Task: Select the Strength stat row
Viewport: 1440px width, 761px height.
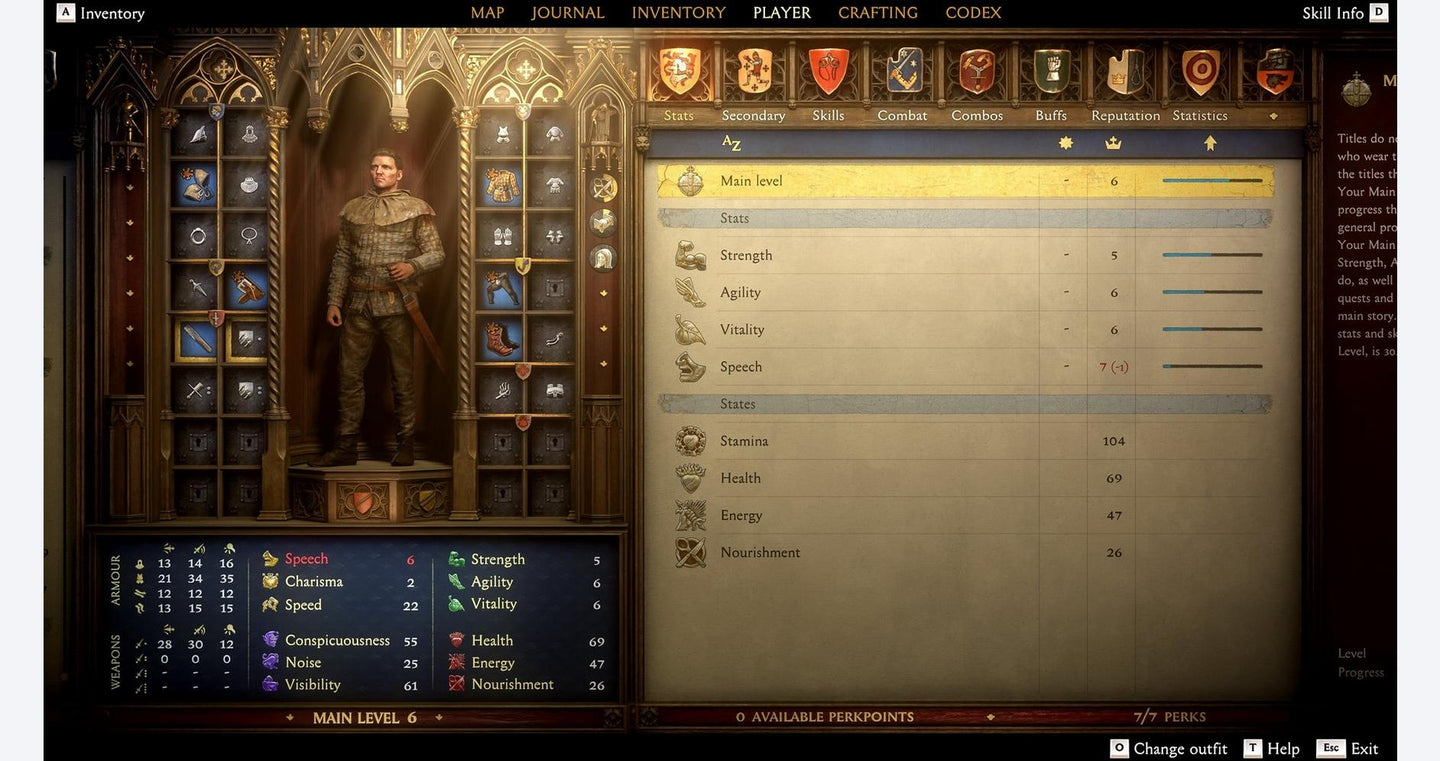Action: [965, 255]
